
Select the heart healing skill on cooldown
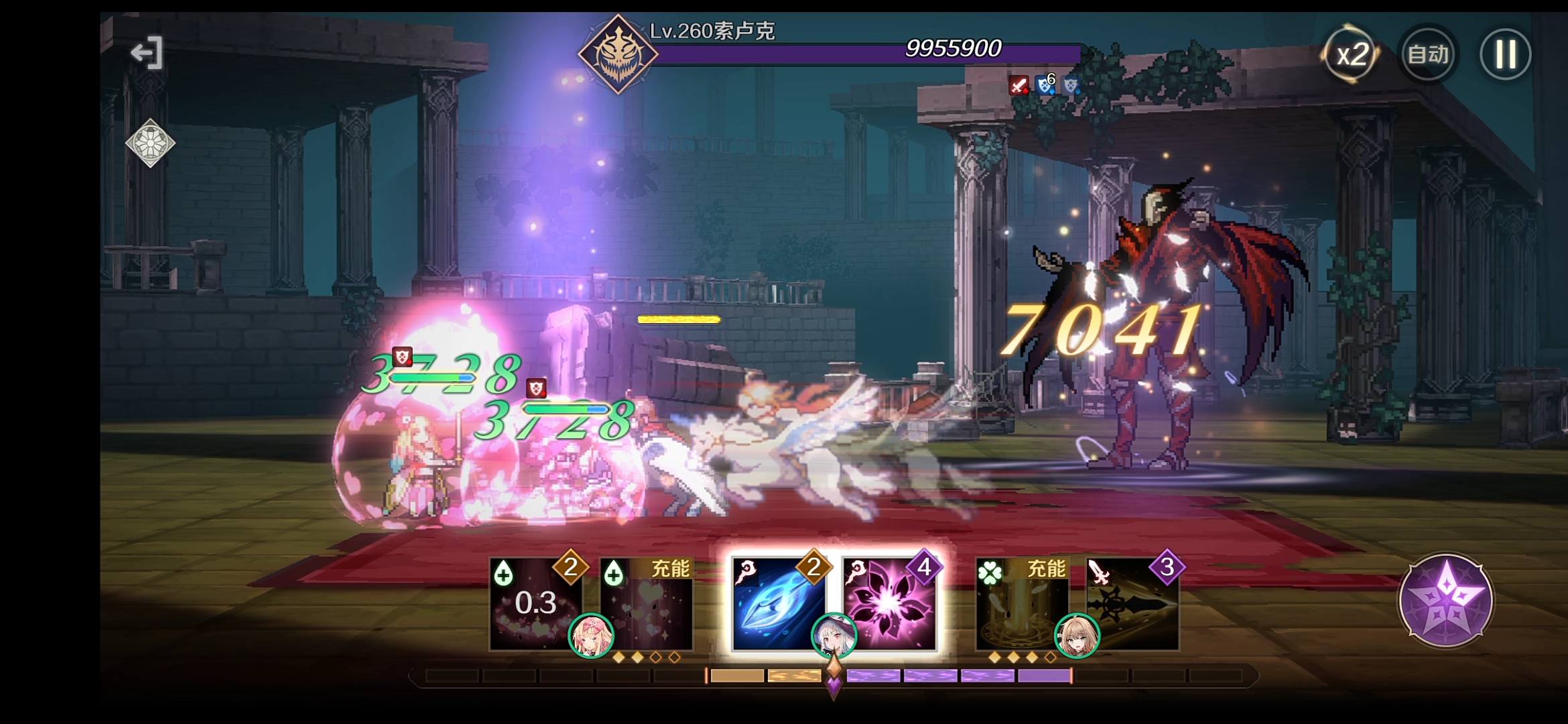tap(533, 603)
